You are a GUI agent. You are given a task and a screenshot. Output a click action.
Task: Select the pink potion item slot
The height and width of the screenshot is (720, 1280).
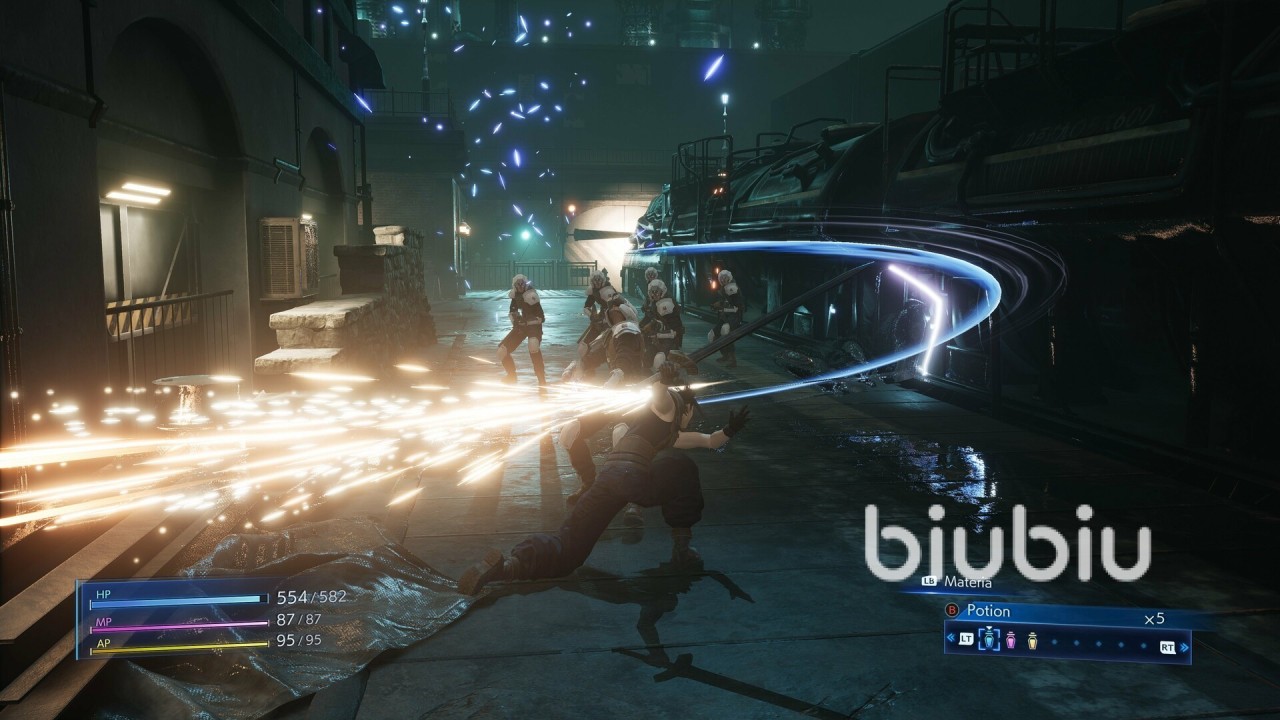tap(1010, 641)
